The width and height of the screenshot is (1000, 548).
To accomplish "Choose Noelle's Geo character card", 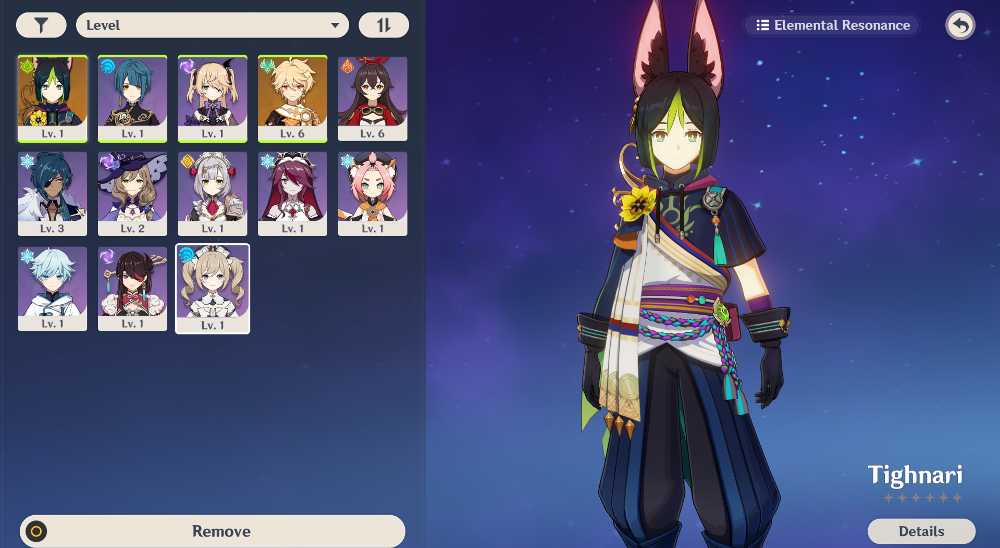I will (x=213, y=193).
